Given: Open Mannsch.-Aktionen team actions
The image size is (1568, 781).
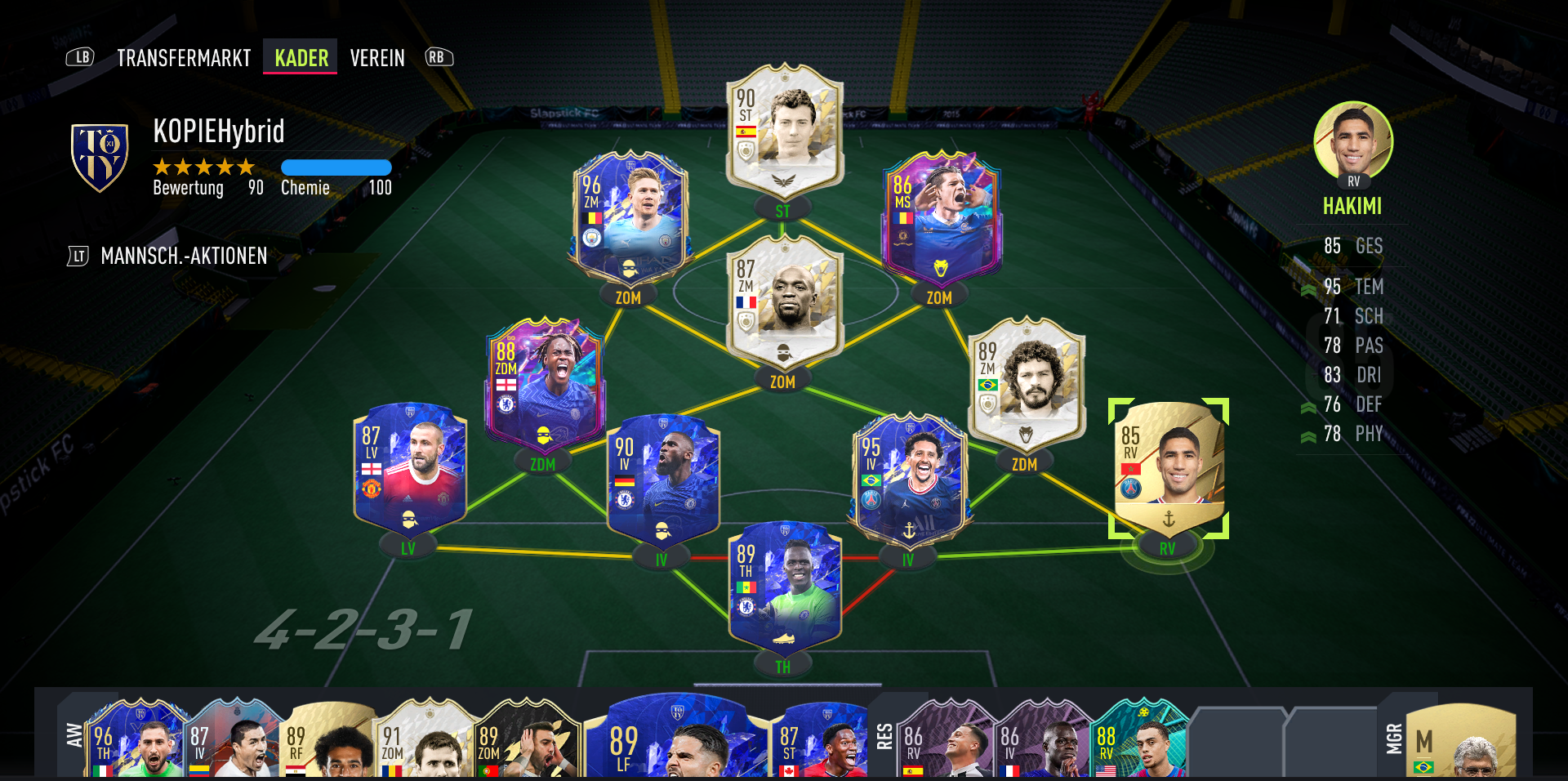Looking at the screenshot, I should [184, 257].
